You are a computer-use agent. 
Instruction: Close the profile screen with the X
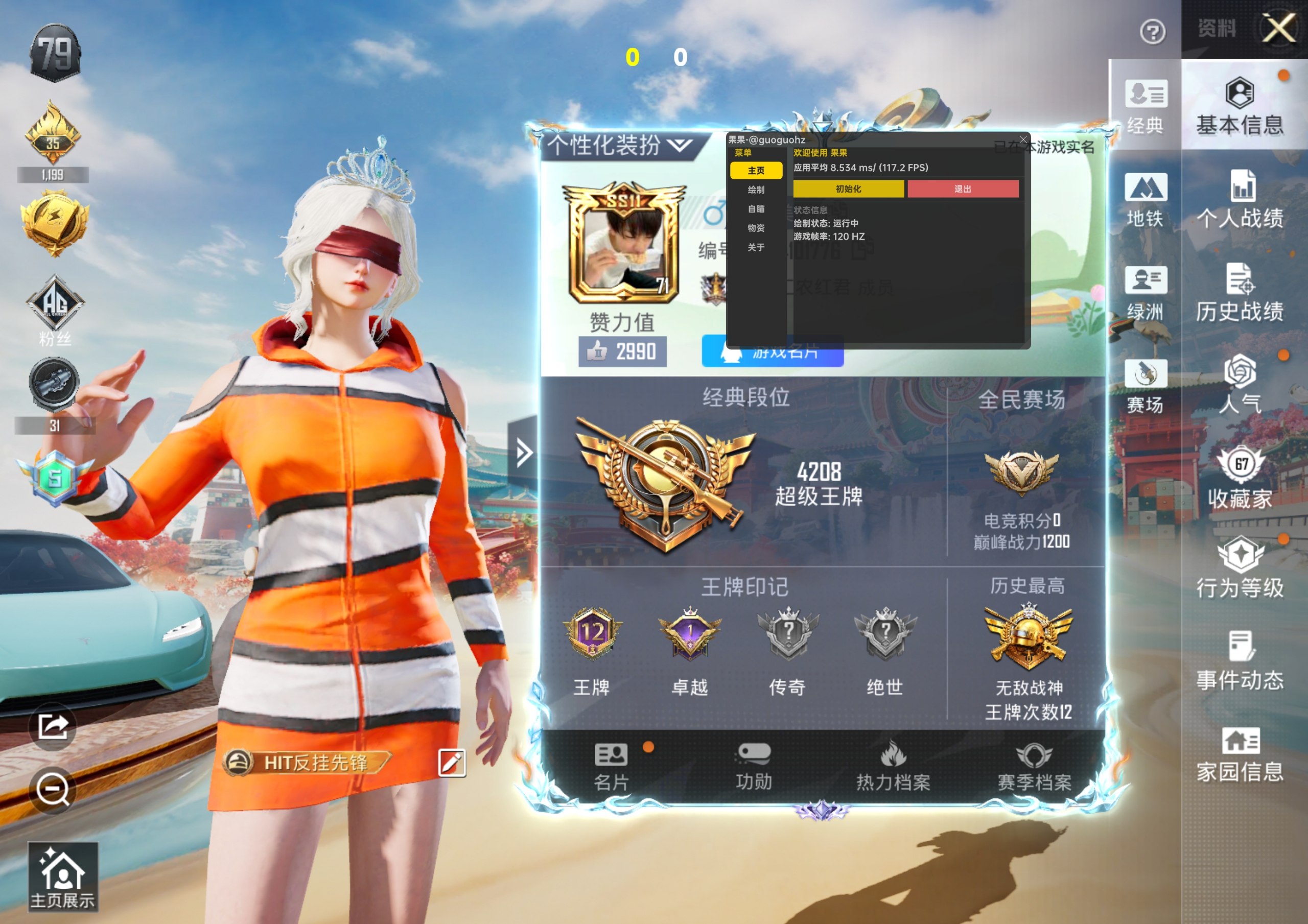(x=1278, y=28)
